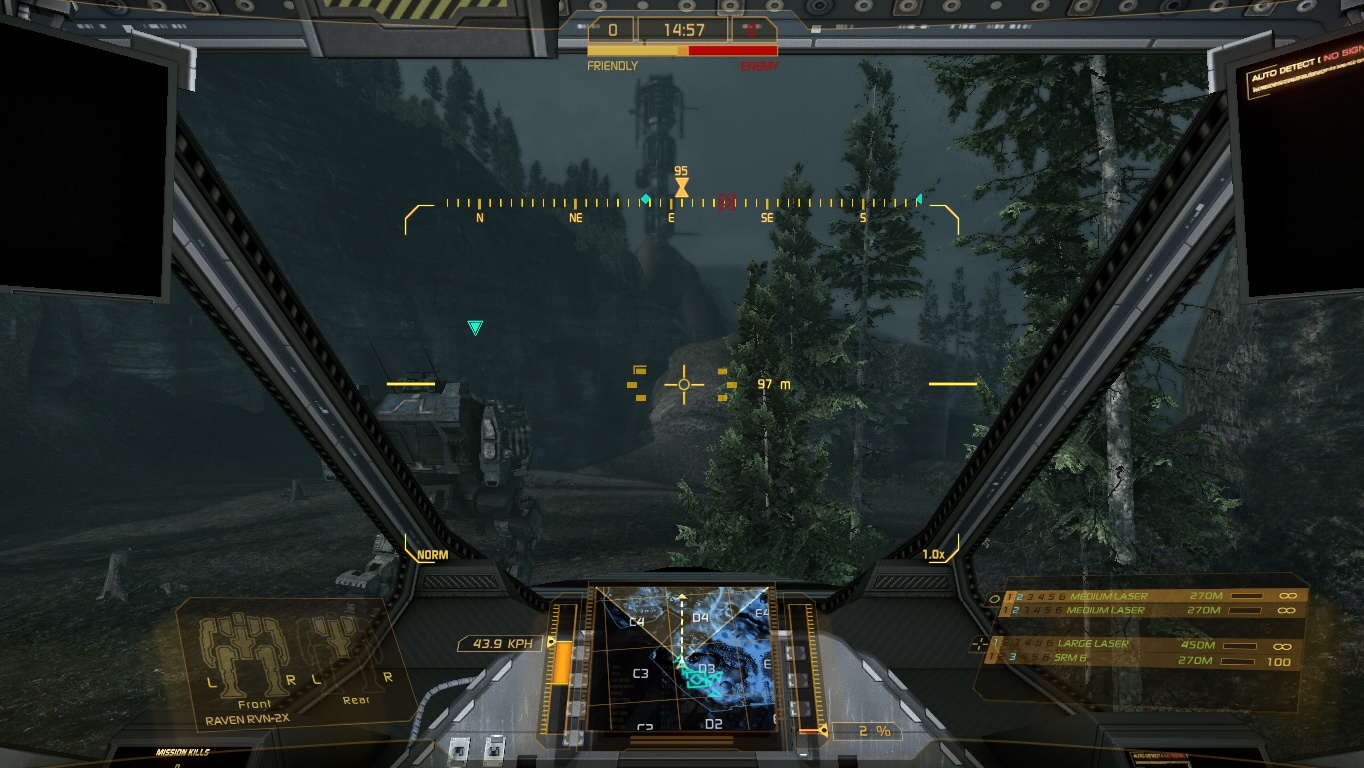Toggle the NORM vision mode indicator

tap(432, 555)
